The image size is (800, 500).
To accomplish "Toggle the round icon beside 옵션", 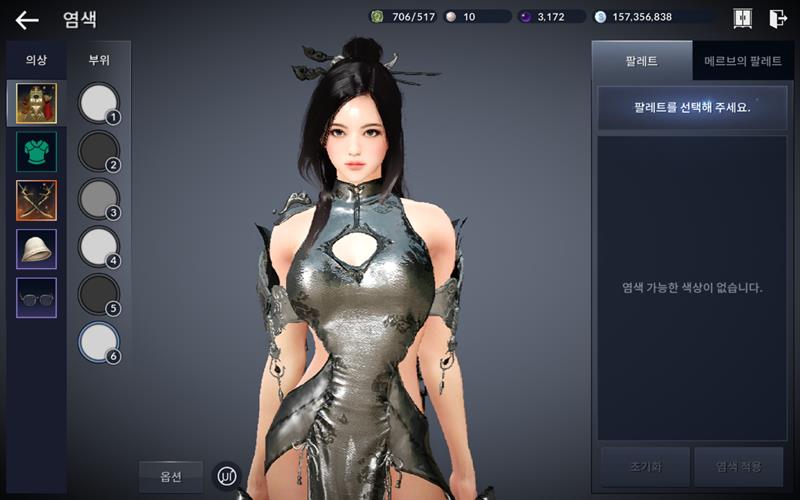I will tap(229, 475).
